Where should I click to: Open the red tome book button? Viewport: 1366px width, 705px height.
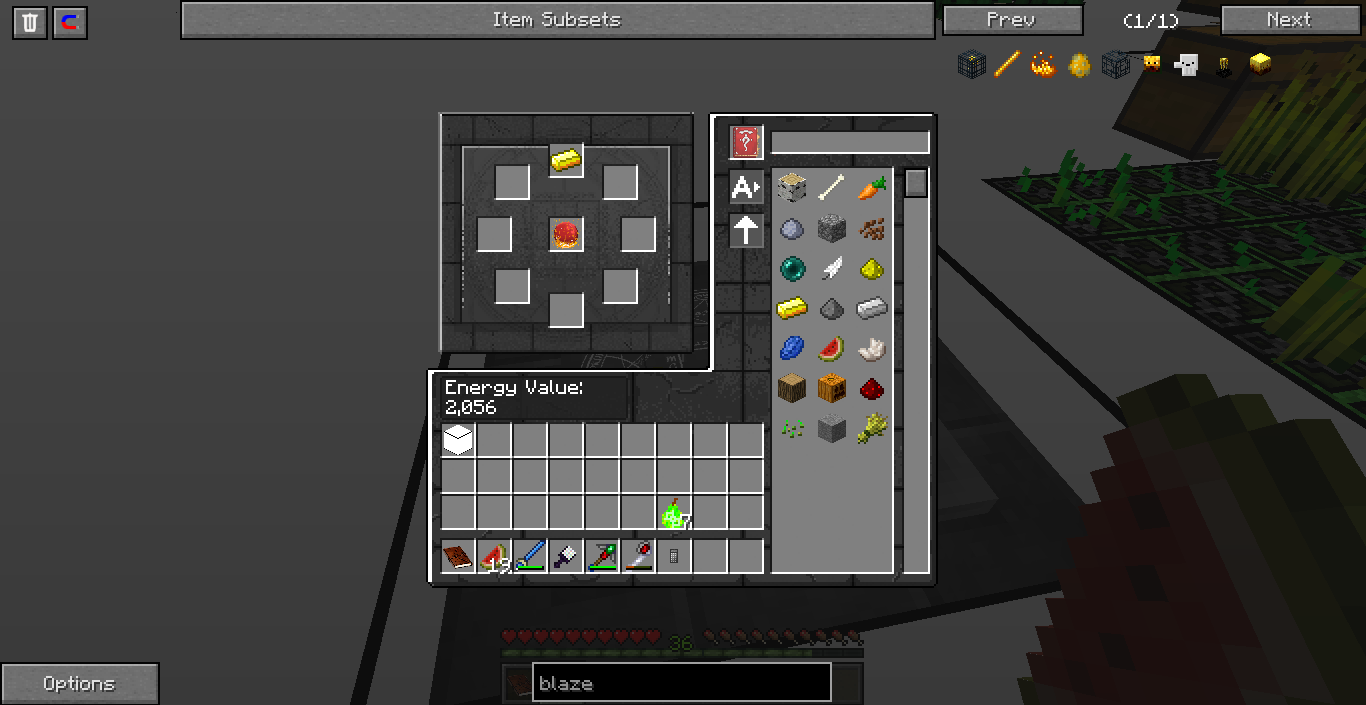tap(746, 142)
